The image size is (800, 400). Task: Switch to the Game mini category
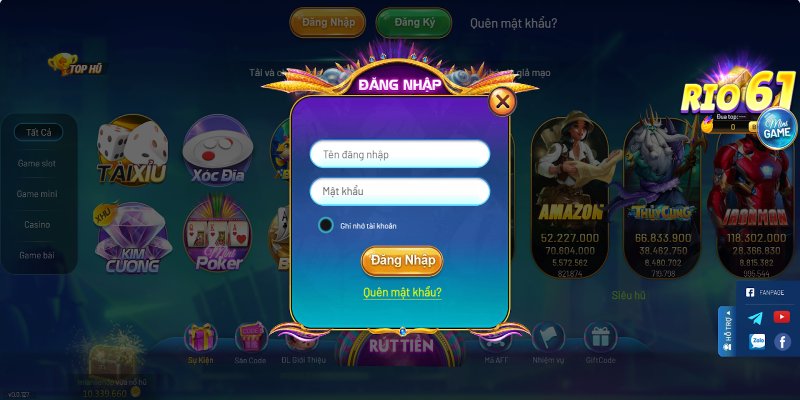pos(39,194)
